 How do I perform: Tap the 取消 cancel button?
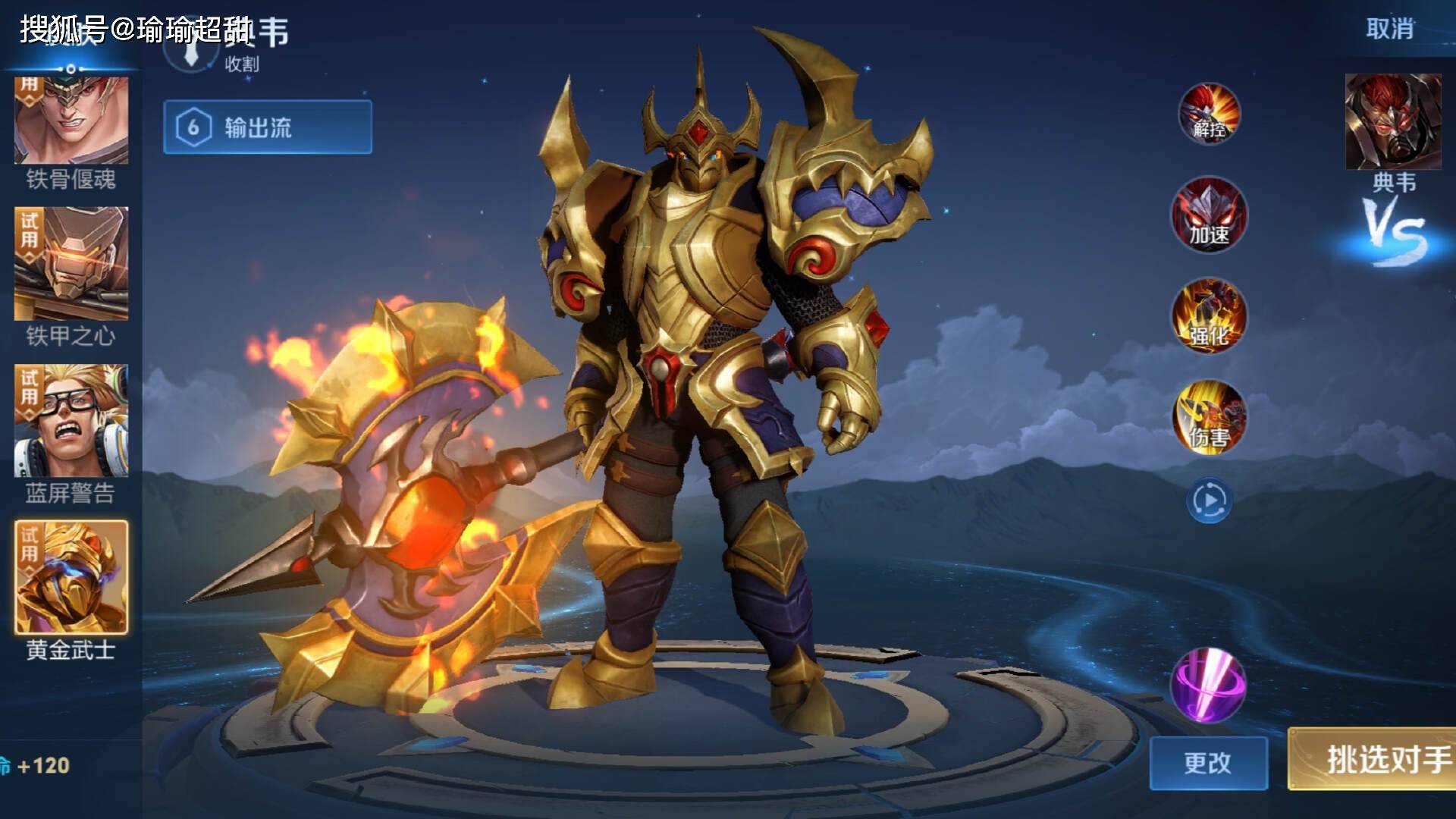click(x=1389, y=29)
